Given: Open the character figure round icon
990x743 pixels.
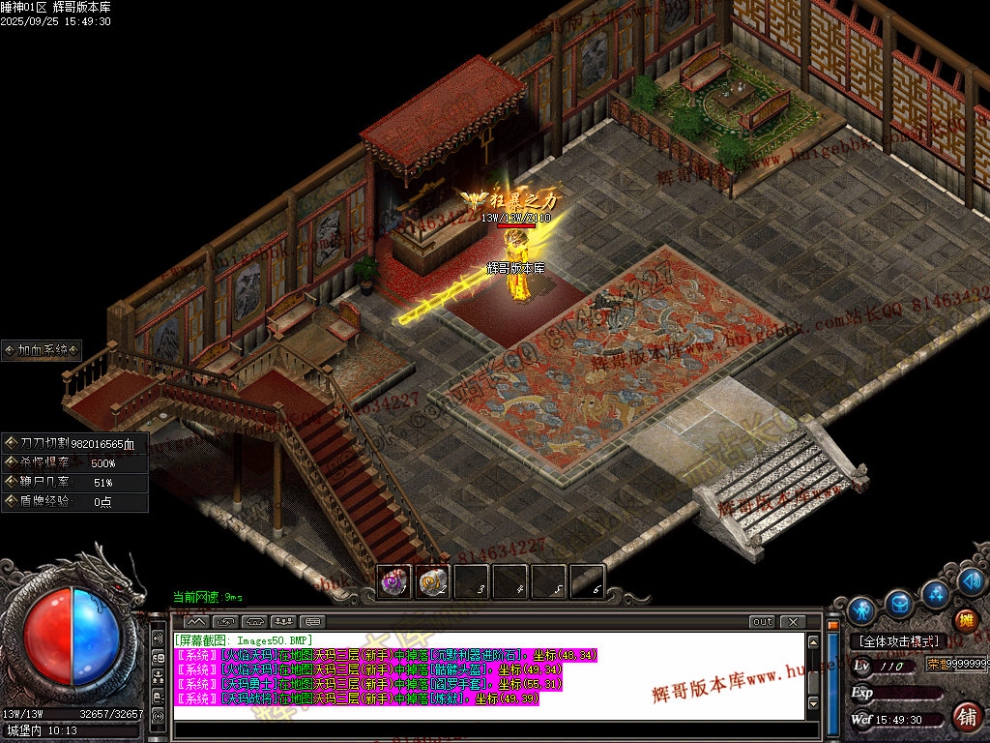Looking at the screenshot, I should (862, 609).
